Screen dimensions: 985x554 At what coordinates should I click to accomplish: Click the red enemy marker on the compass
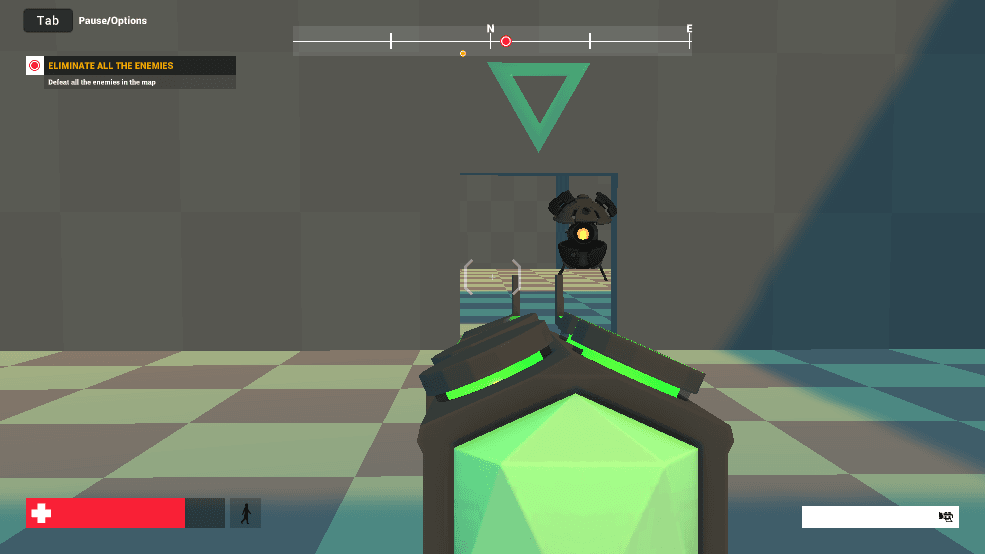point(506,41)
